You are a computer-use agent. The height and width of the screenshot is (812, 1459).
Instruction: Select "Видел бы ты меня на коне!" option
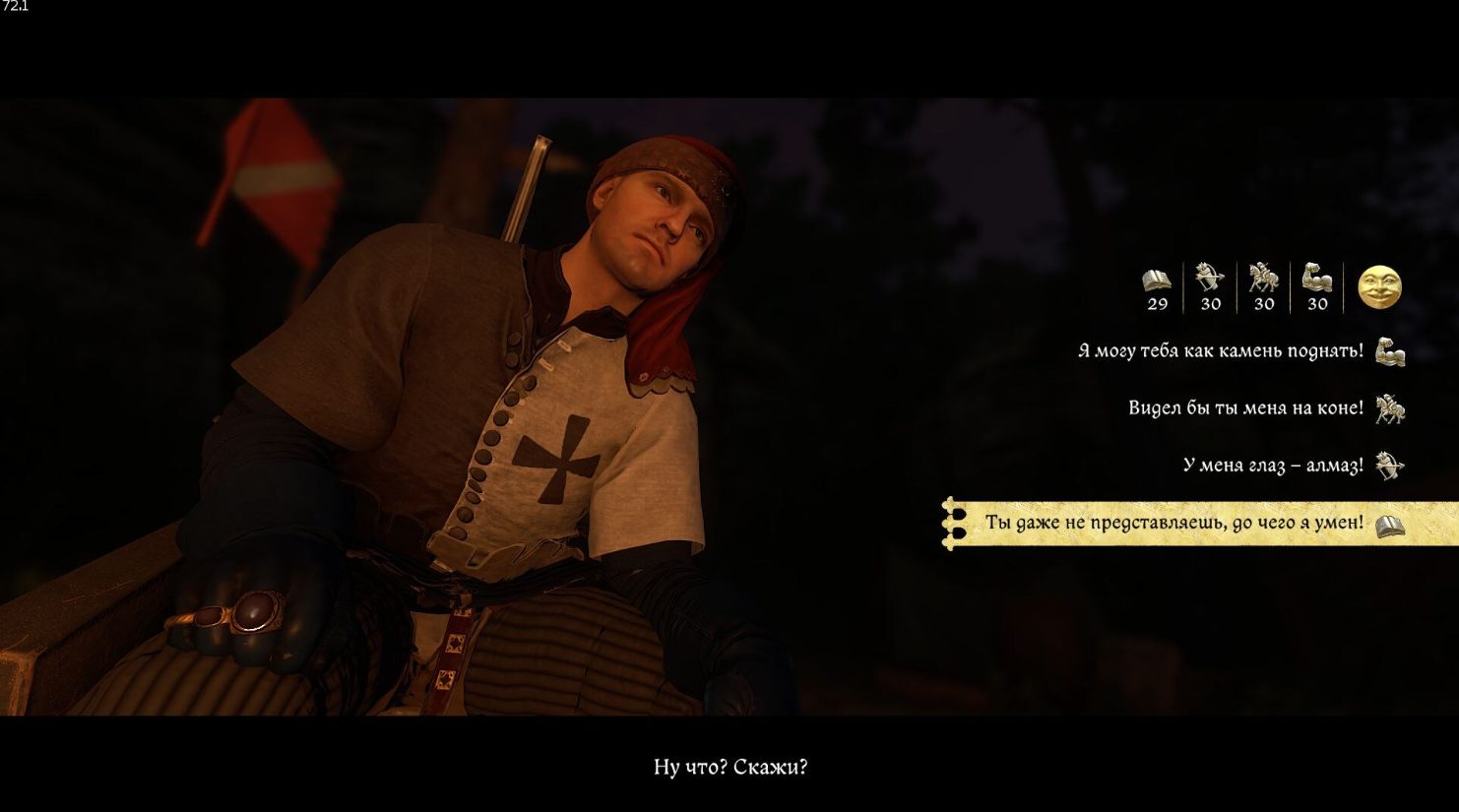(x=1245, y=407)
